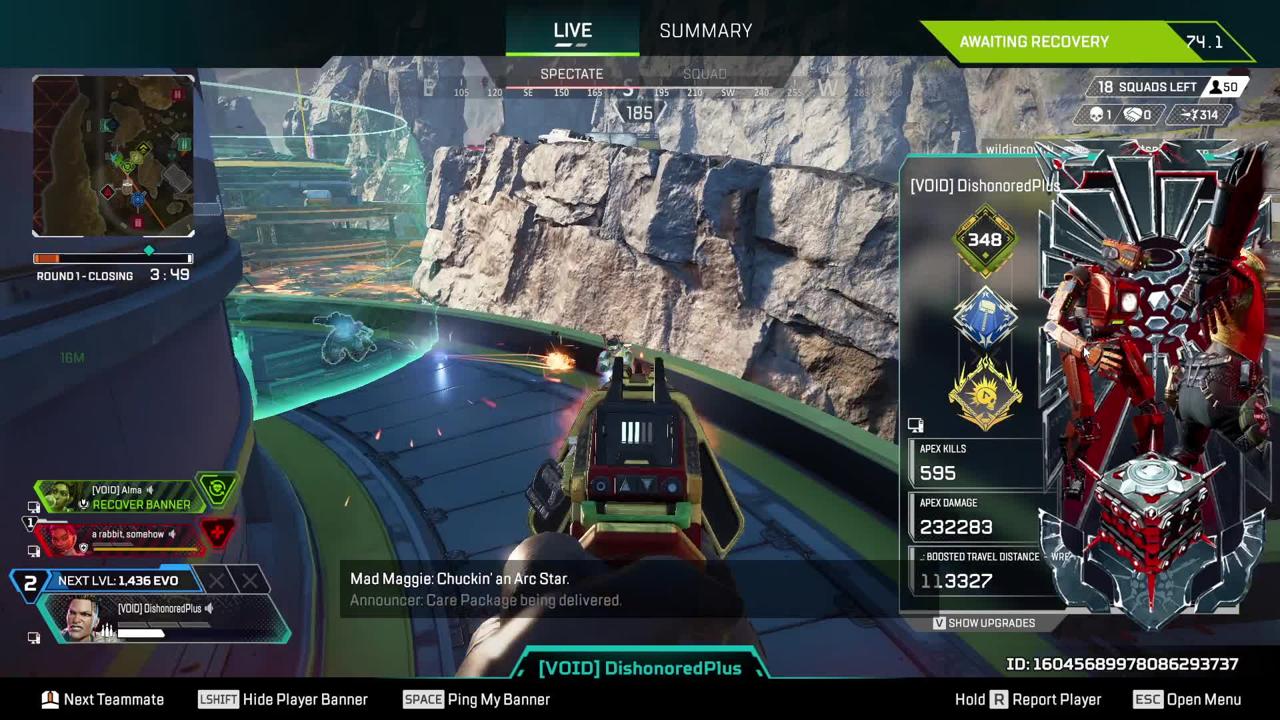Select the Boosted Travel Distance tracker
Viewport: 1280px width, 720px height.
tap(980, 570)
